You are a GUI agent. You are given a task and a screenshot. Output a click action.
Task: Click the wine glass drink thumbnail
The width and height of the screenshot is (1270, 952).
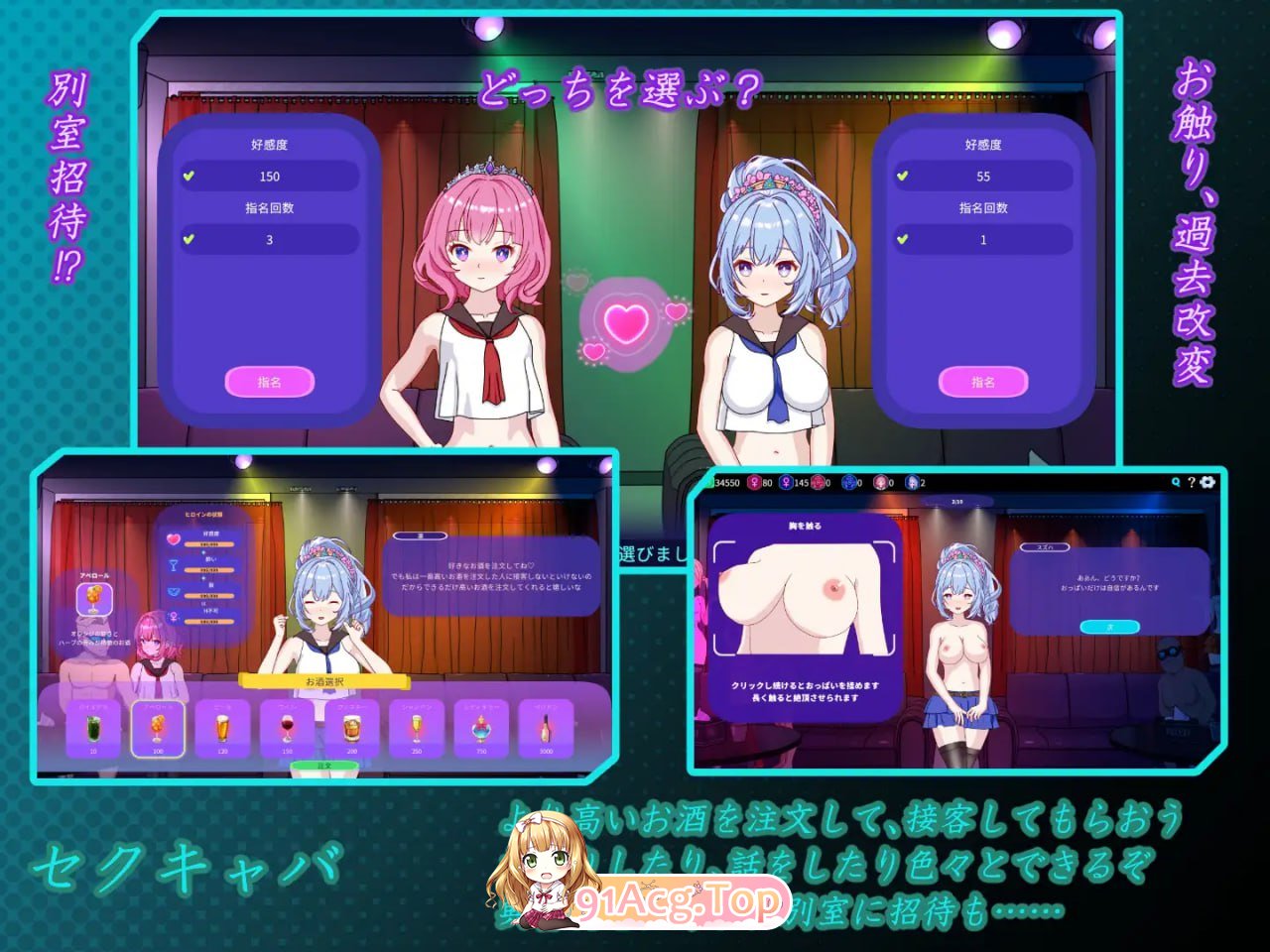coord(287,727)
